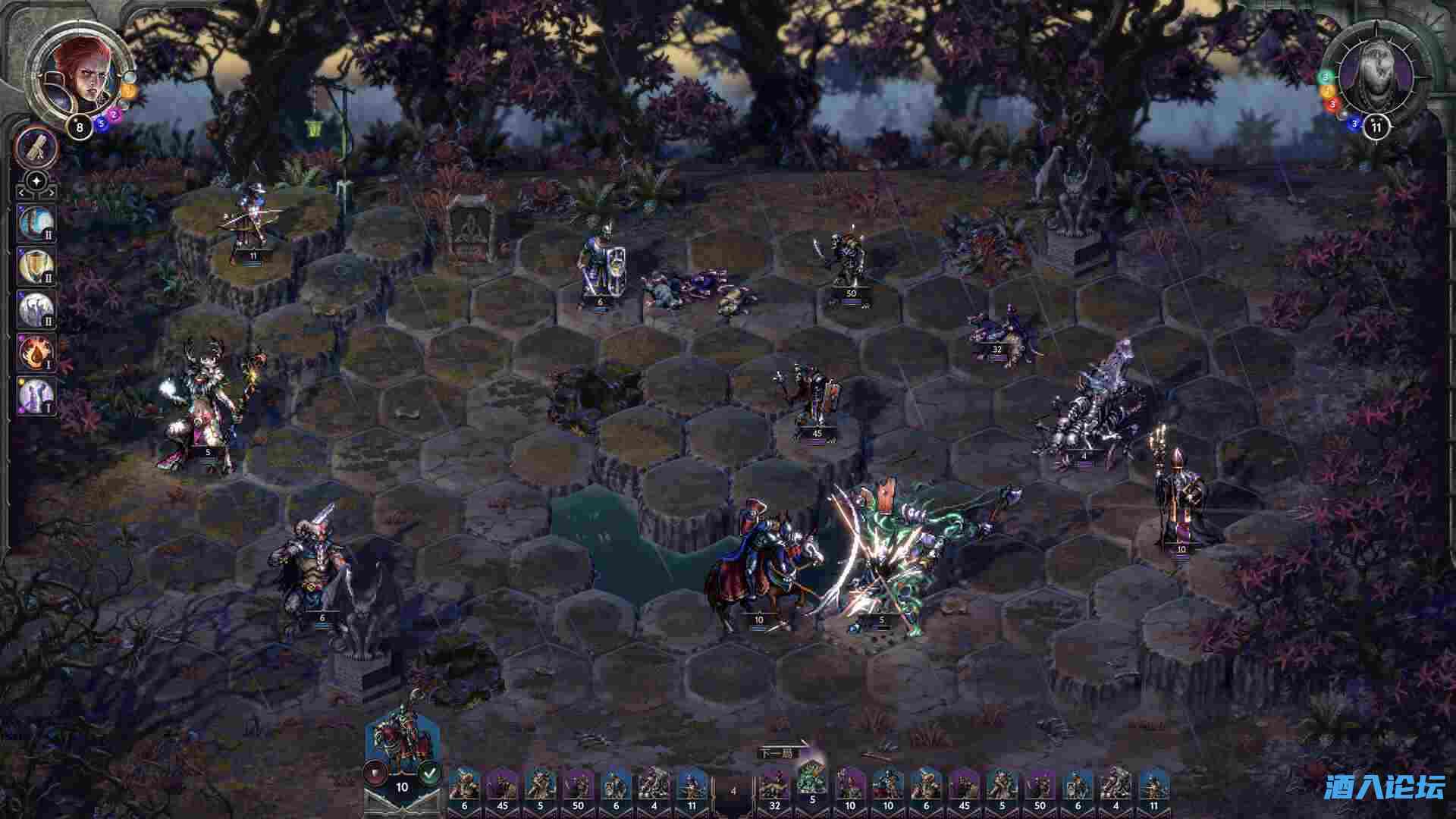The width and height of the screenshot is (1456, 819).
Task: Click the star skill icon in left sidebar
Action: click(x=36, y=180)
